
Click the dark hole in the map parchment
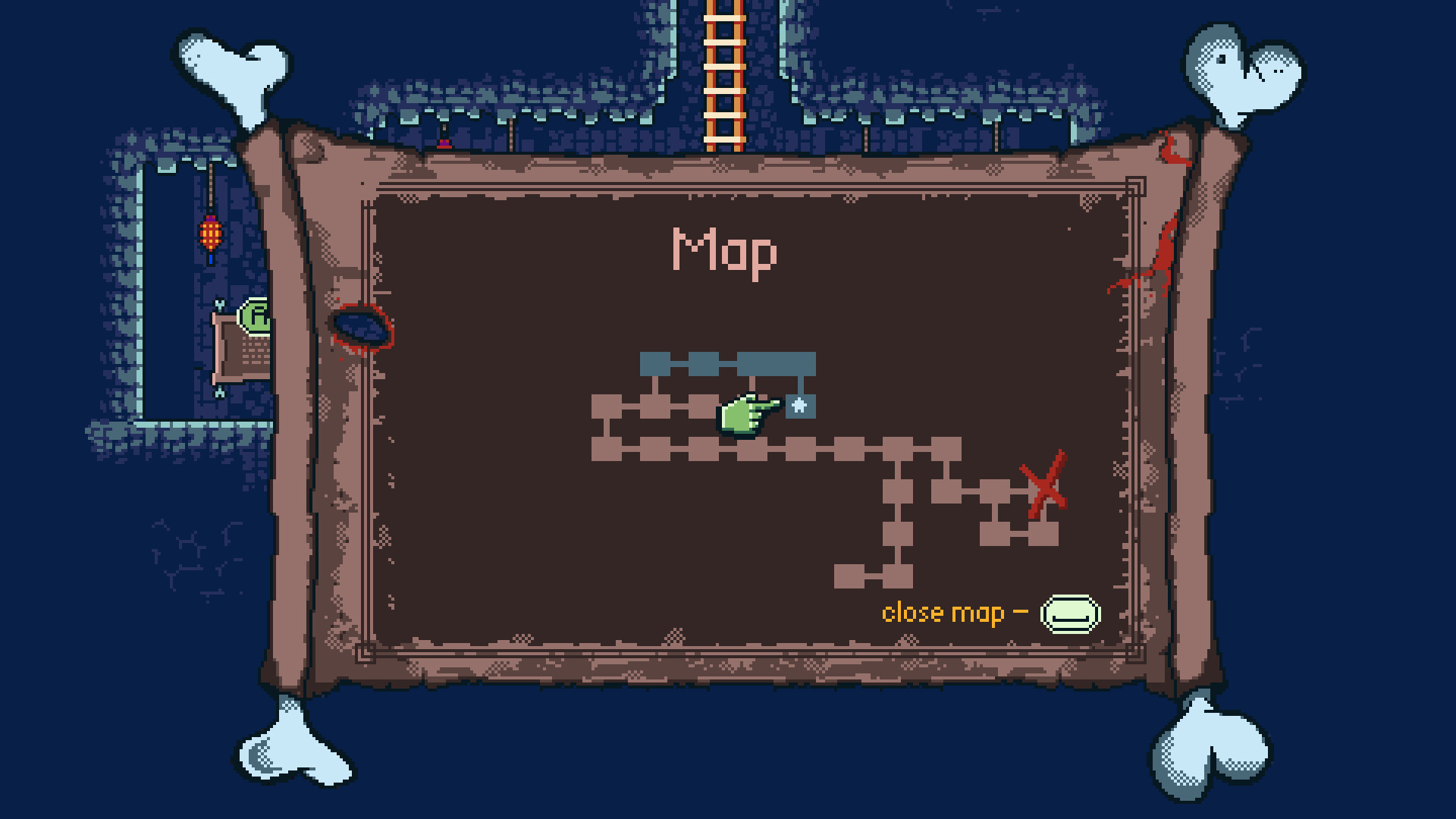[362, 326]
